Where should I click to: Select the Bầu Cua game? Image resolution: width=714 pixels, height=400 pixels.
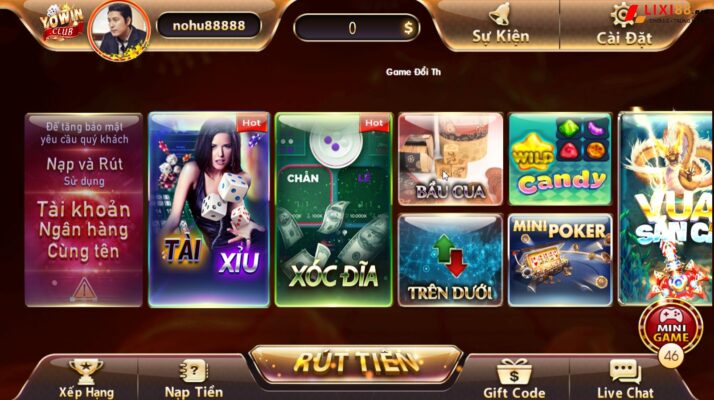click(x=449, y=158)
